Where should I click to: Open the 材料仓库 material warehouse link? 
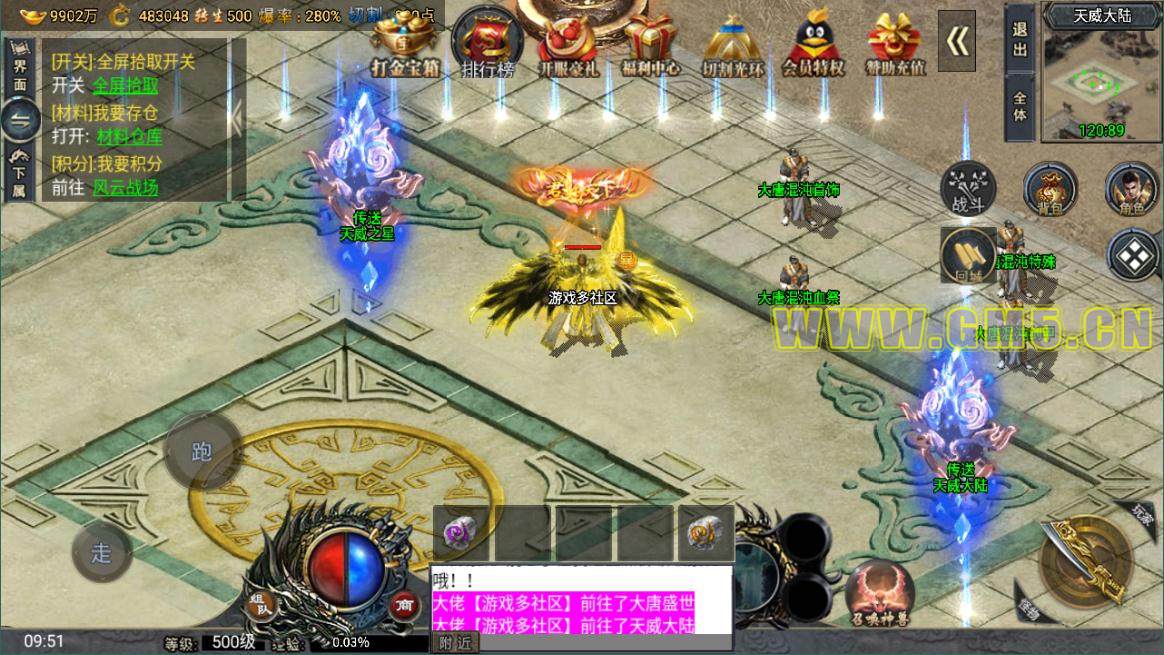click(129, 137)
